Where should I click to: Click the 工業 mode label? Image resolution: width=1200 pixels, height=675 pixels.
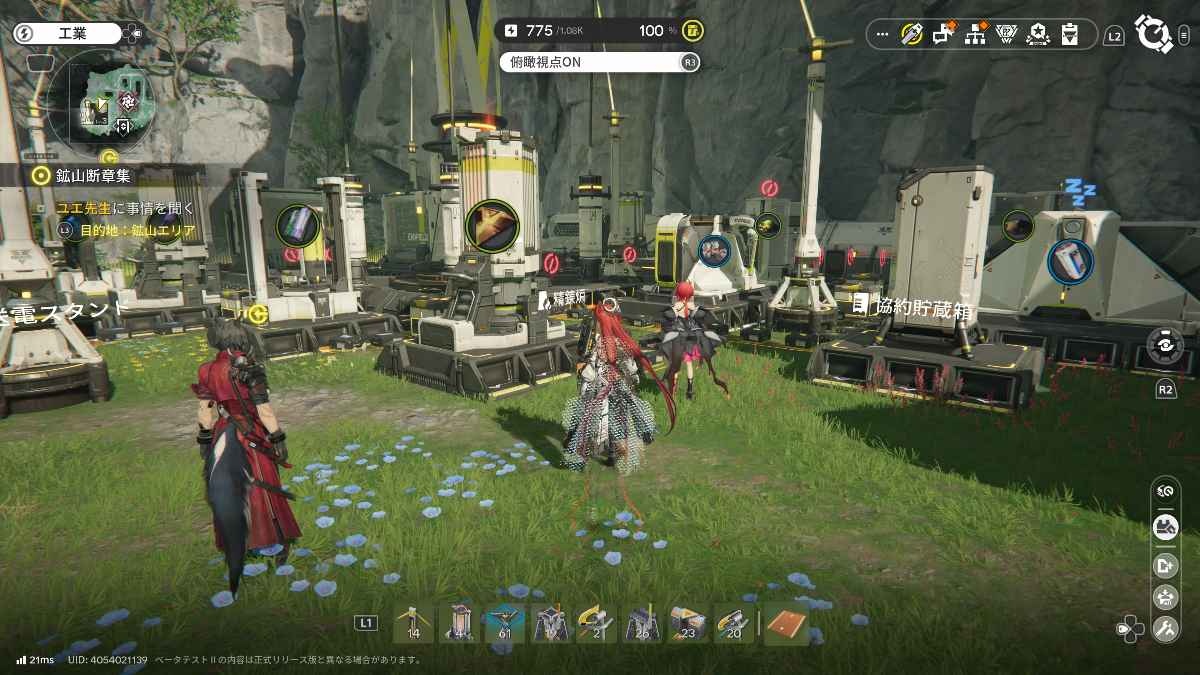click(72, 33)
